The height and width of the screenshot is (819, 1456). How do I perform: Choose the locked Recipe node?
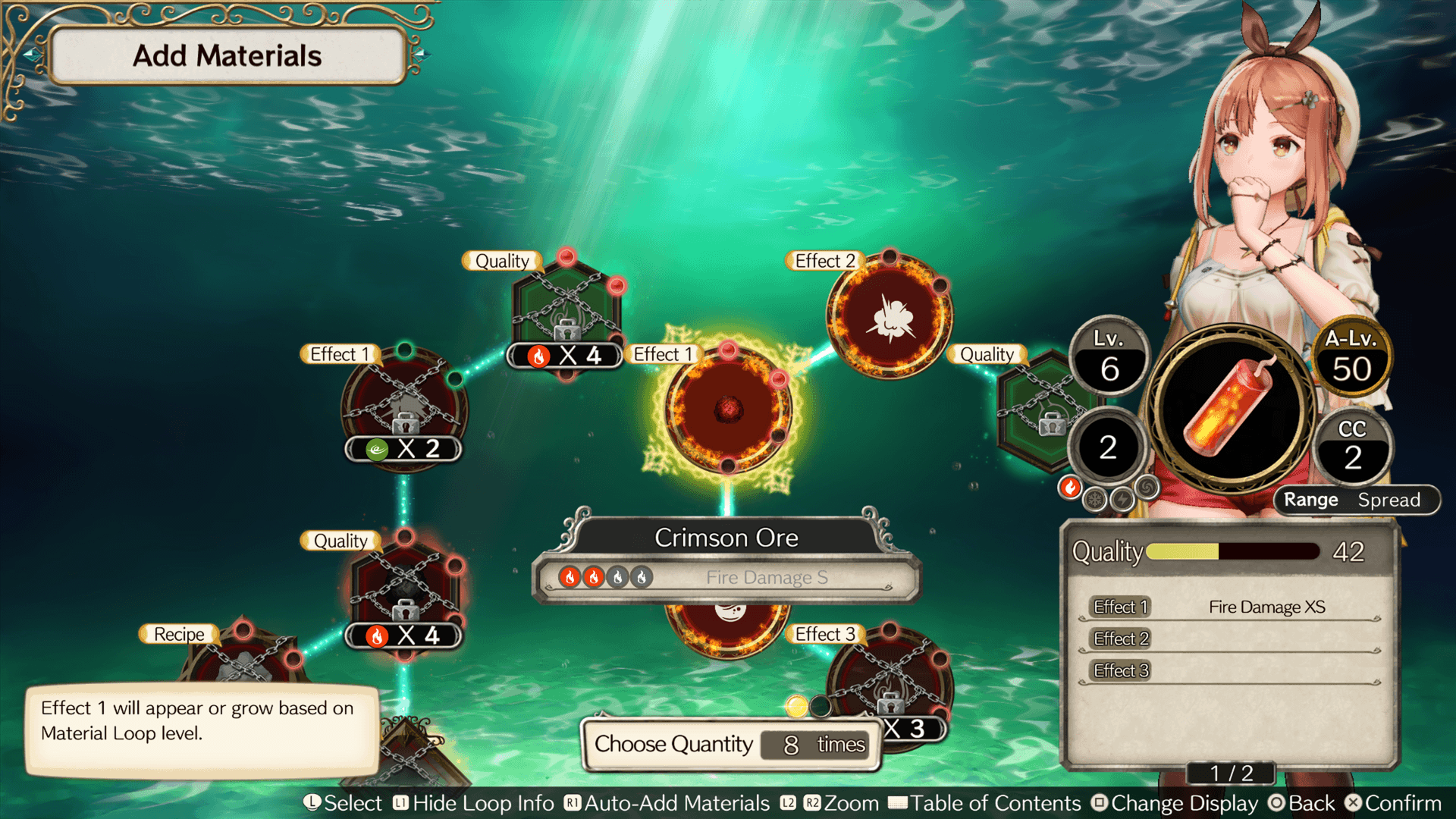pyautogui.click(x=243, y=660)
